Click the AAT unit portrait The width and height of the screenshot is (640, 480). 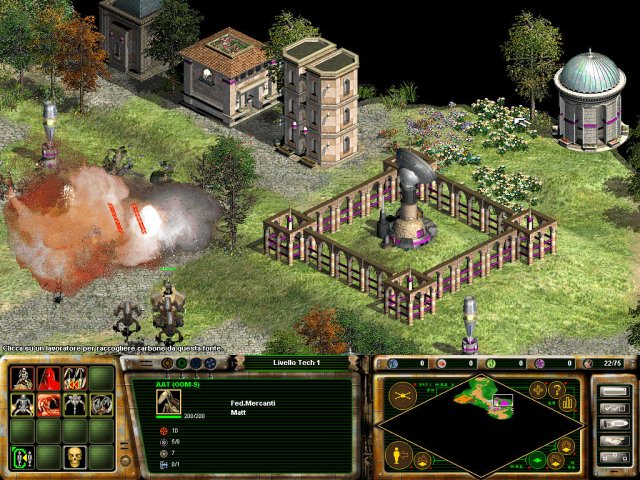[x=168, y=401]
